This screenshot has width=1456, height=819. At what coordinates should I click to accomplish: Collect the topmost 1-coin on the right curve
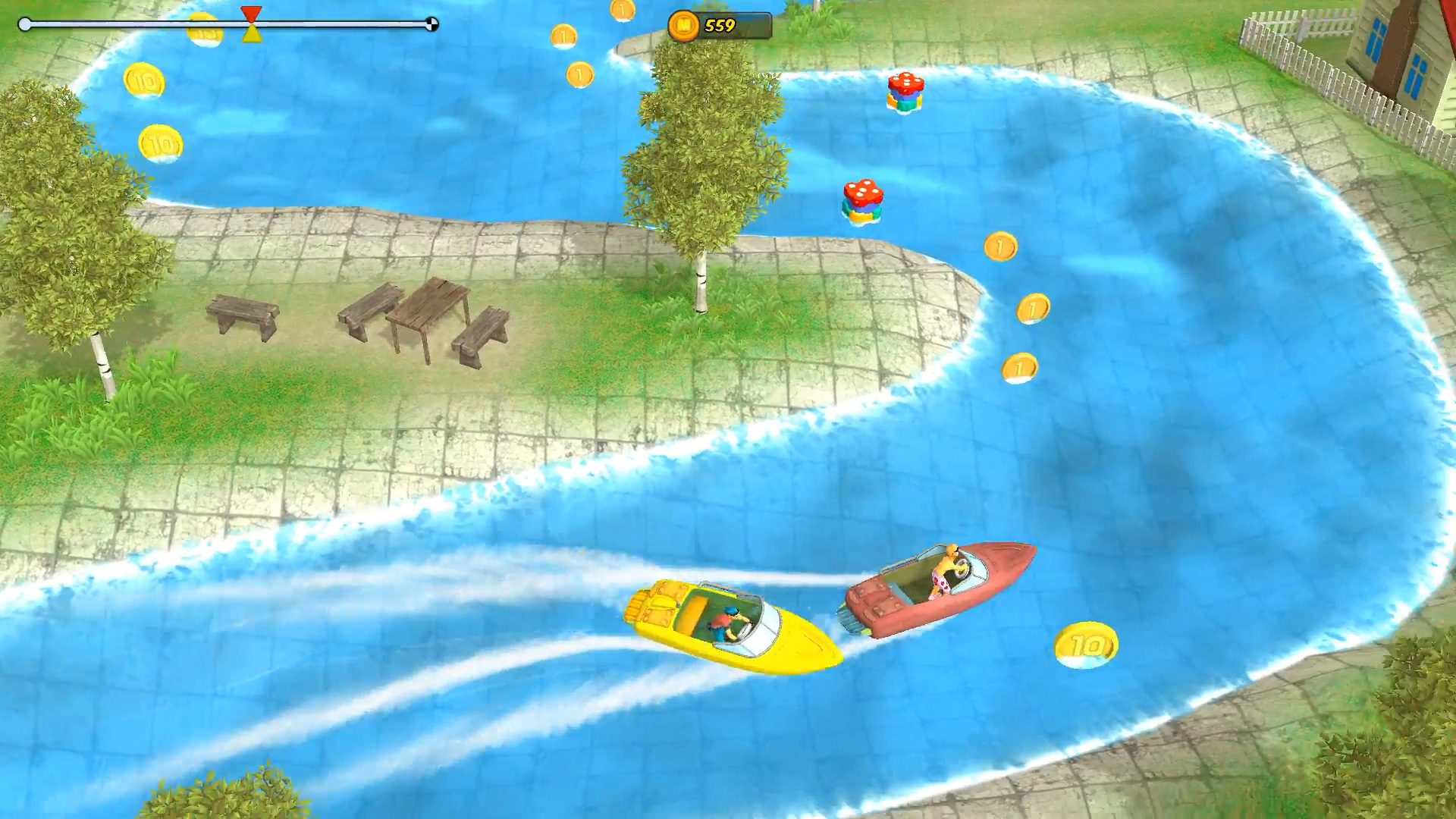(999, 245)
